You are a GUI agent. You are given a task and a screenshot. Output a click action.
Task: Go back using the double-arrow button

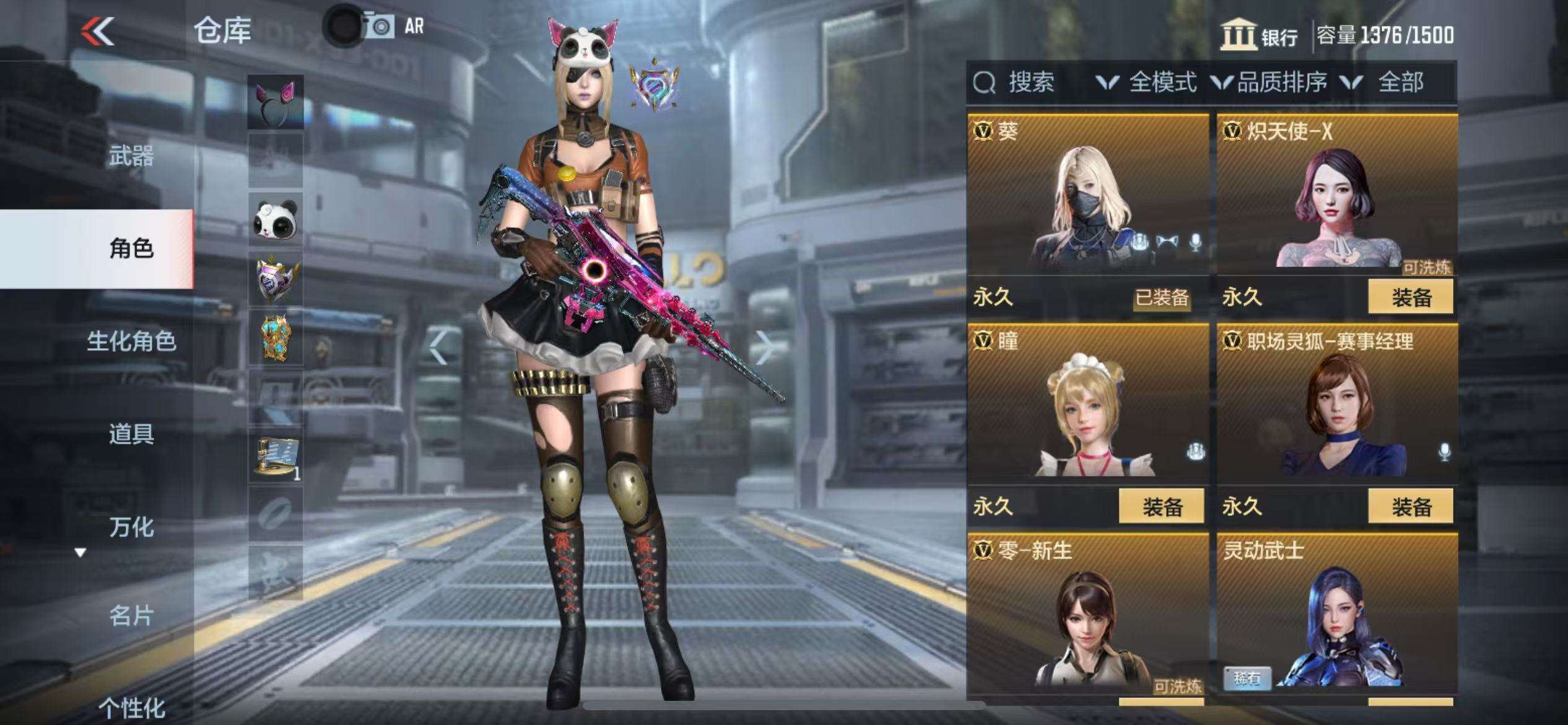coord(98,31)
